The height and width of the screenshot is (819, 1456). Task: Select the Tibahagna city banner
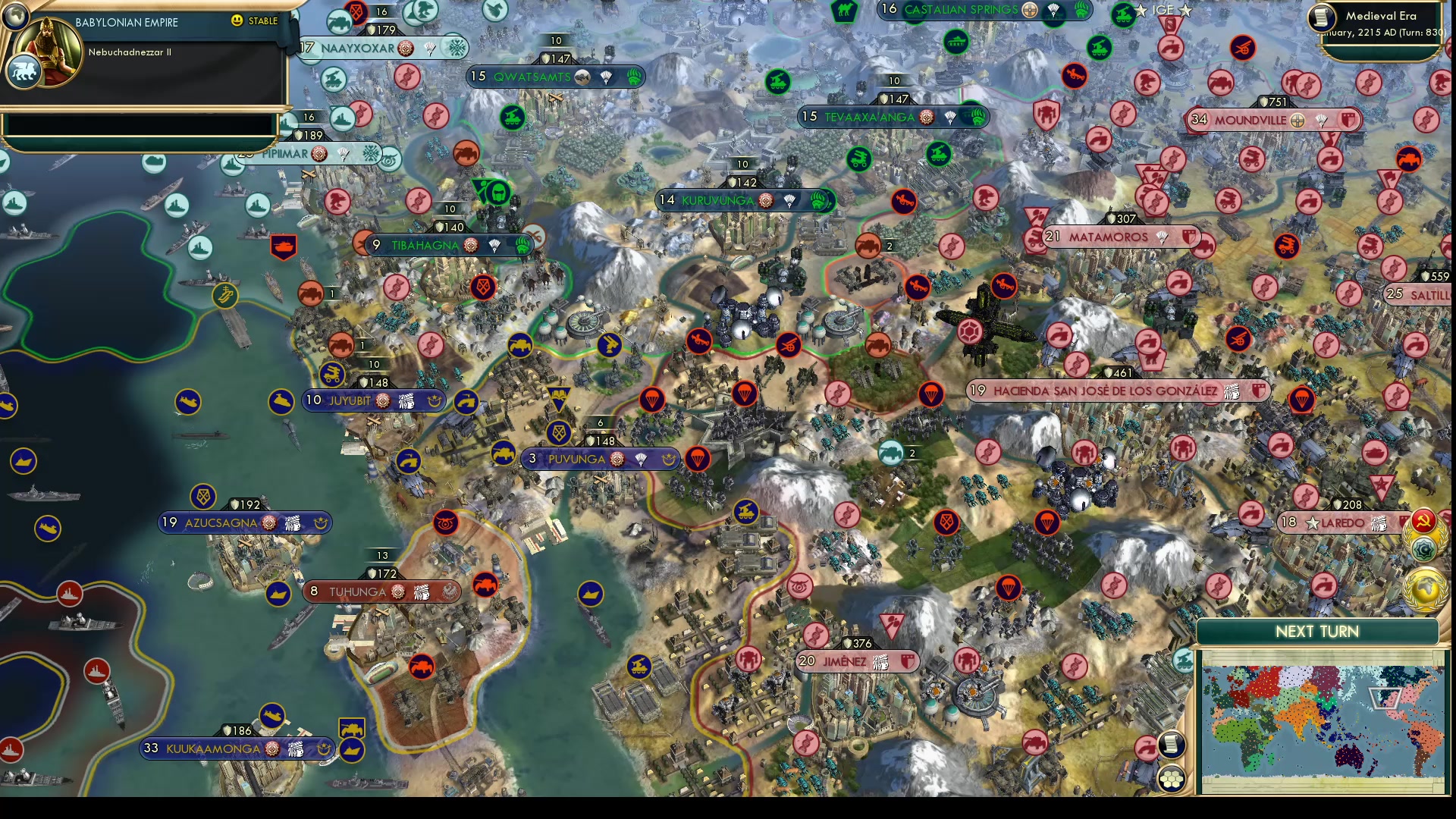click(x=432, y=245)
